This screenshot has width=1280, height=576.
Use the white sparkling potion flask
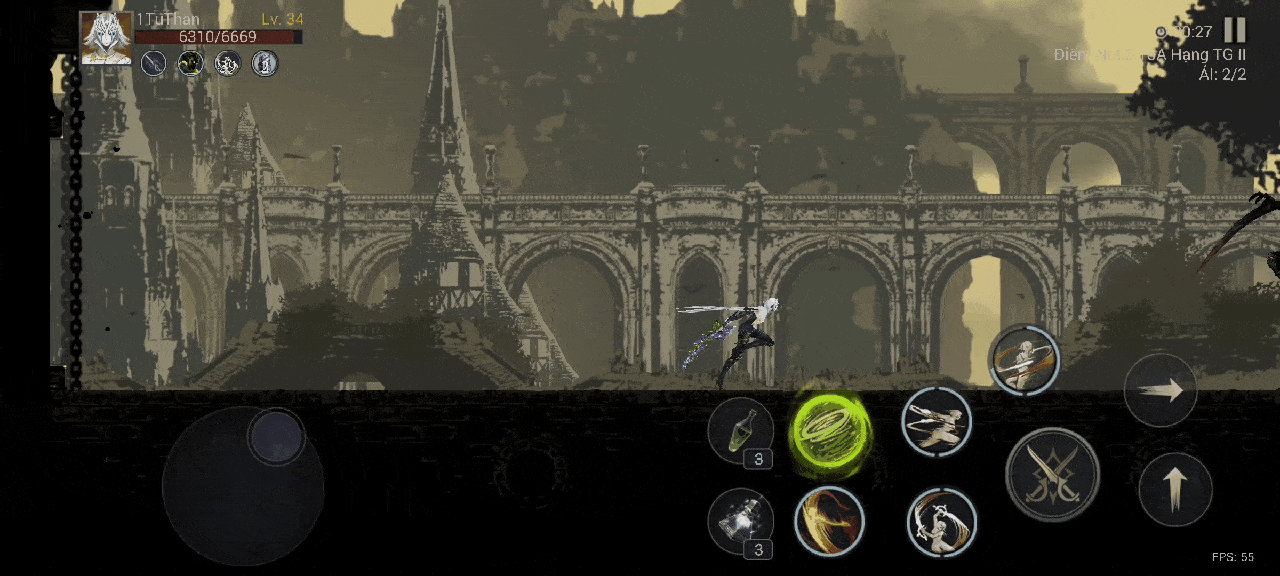740,521
